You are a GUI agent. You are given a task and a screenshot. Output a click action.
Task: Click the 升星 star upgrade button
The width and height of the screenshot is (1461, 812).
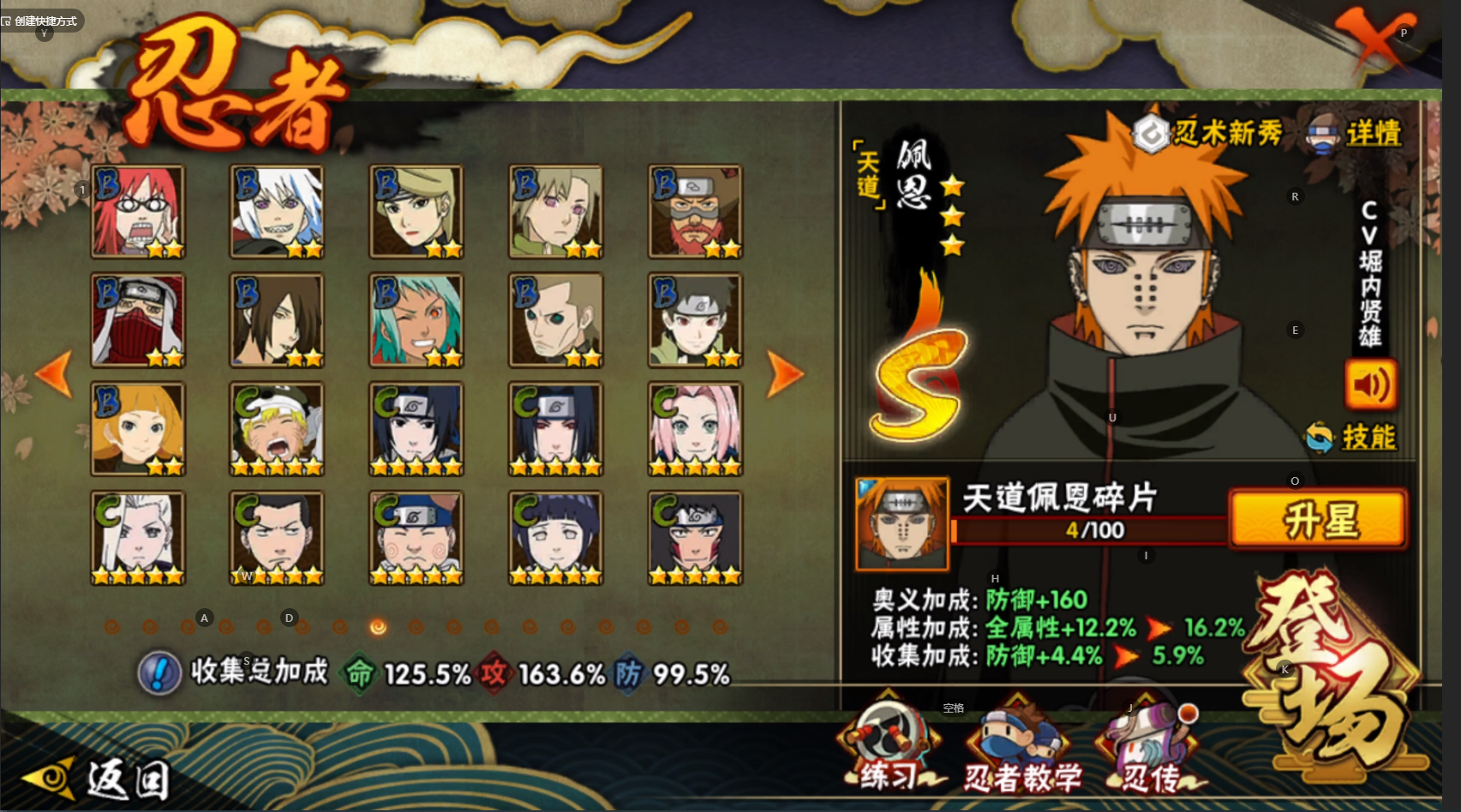1318,520
